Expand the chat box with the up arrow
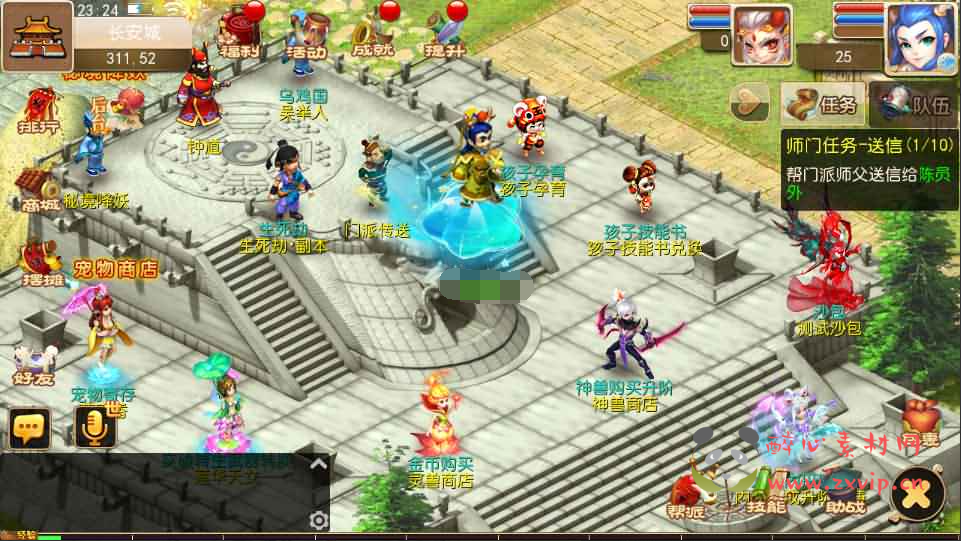The height and width of the screenshot is (541, 961). click(318, 464)
